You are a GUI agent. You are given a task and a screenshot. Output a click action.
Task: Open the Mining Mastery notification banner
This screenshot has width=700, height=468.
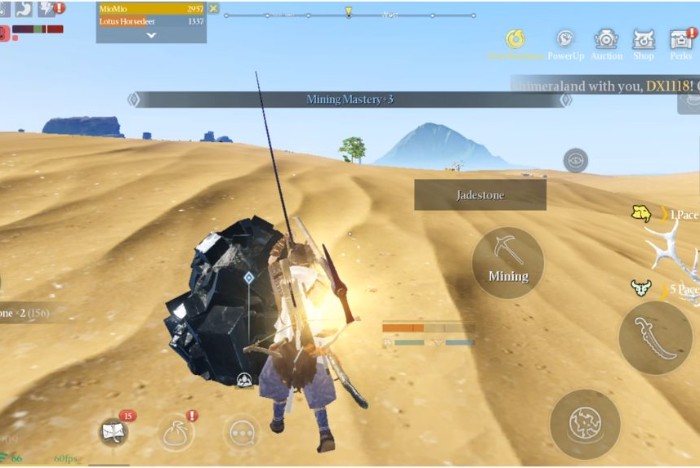(350, 99)
